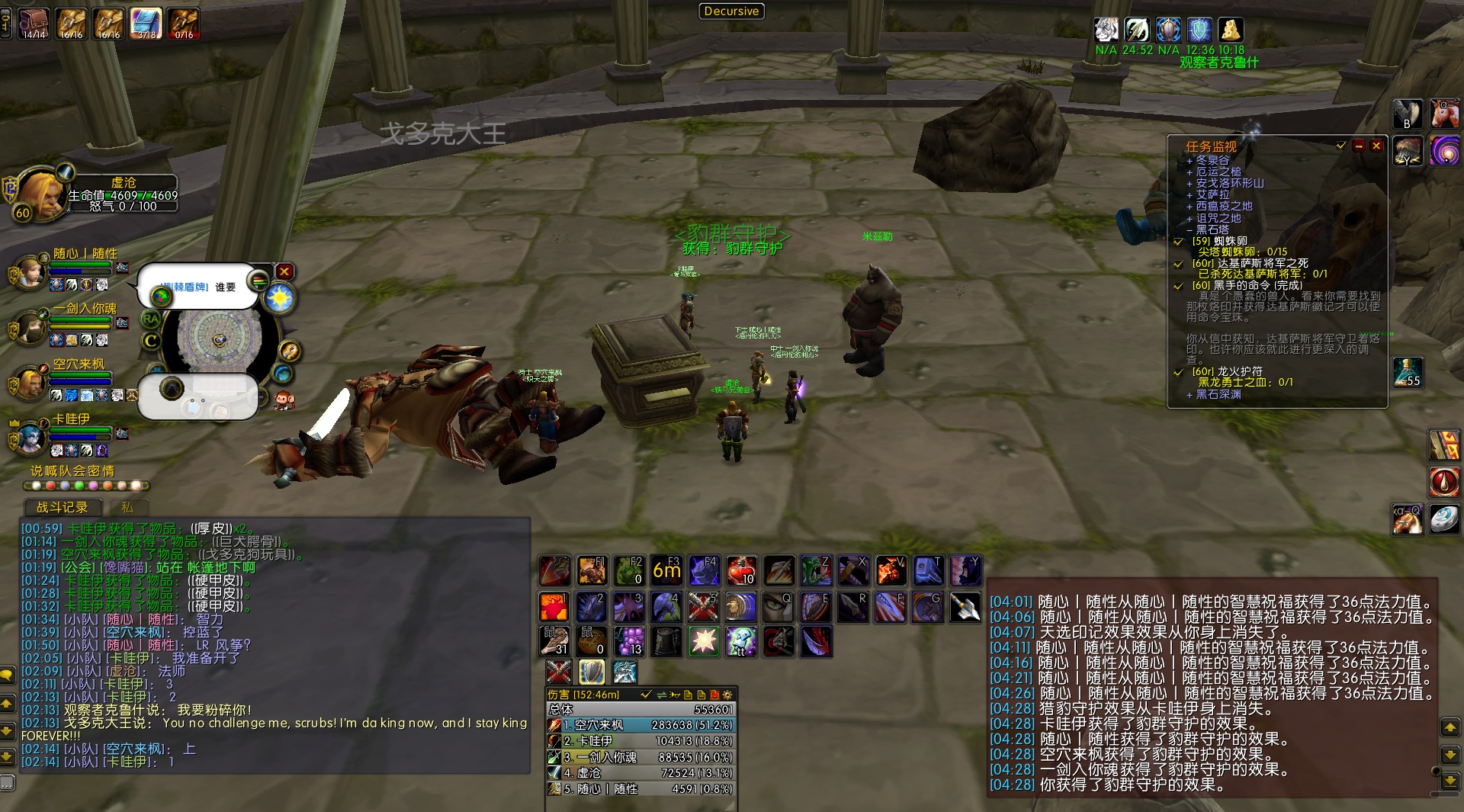Click the megaphone report icon on damage meter
The height and width of the screenshot is (812, 1464).
(674, 695)
